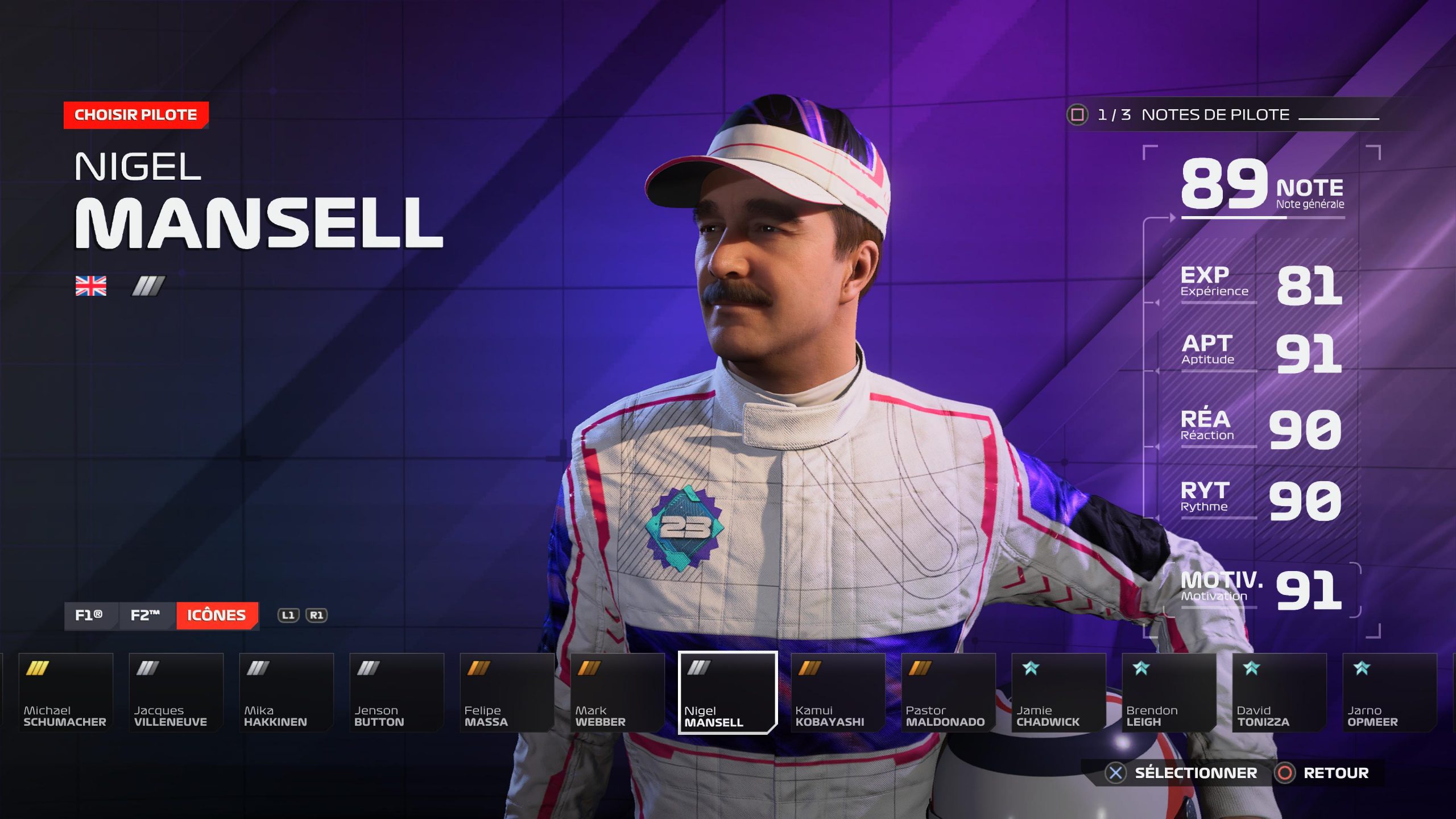Image resolution: width=1456 pixels, height=819 pixels.
Task: Choose the Jenson Button tile
Action: pos(396,692)
